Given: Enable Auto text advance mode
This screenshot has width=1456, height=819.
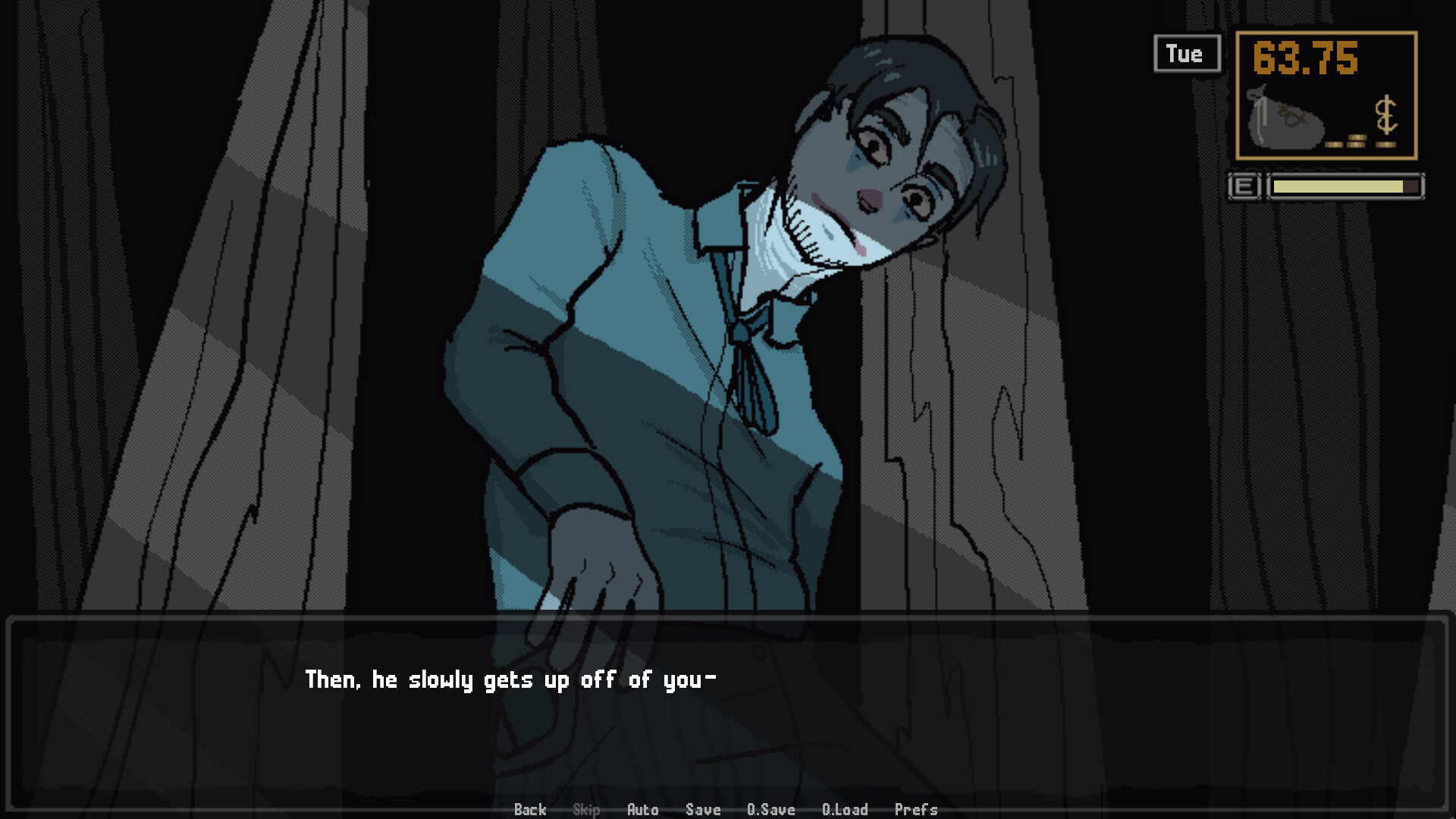Looking at the screenshot, I should (x=643, y=810).
